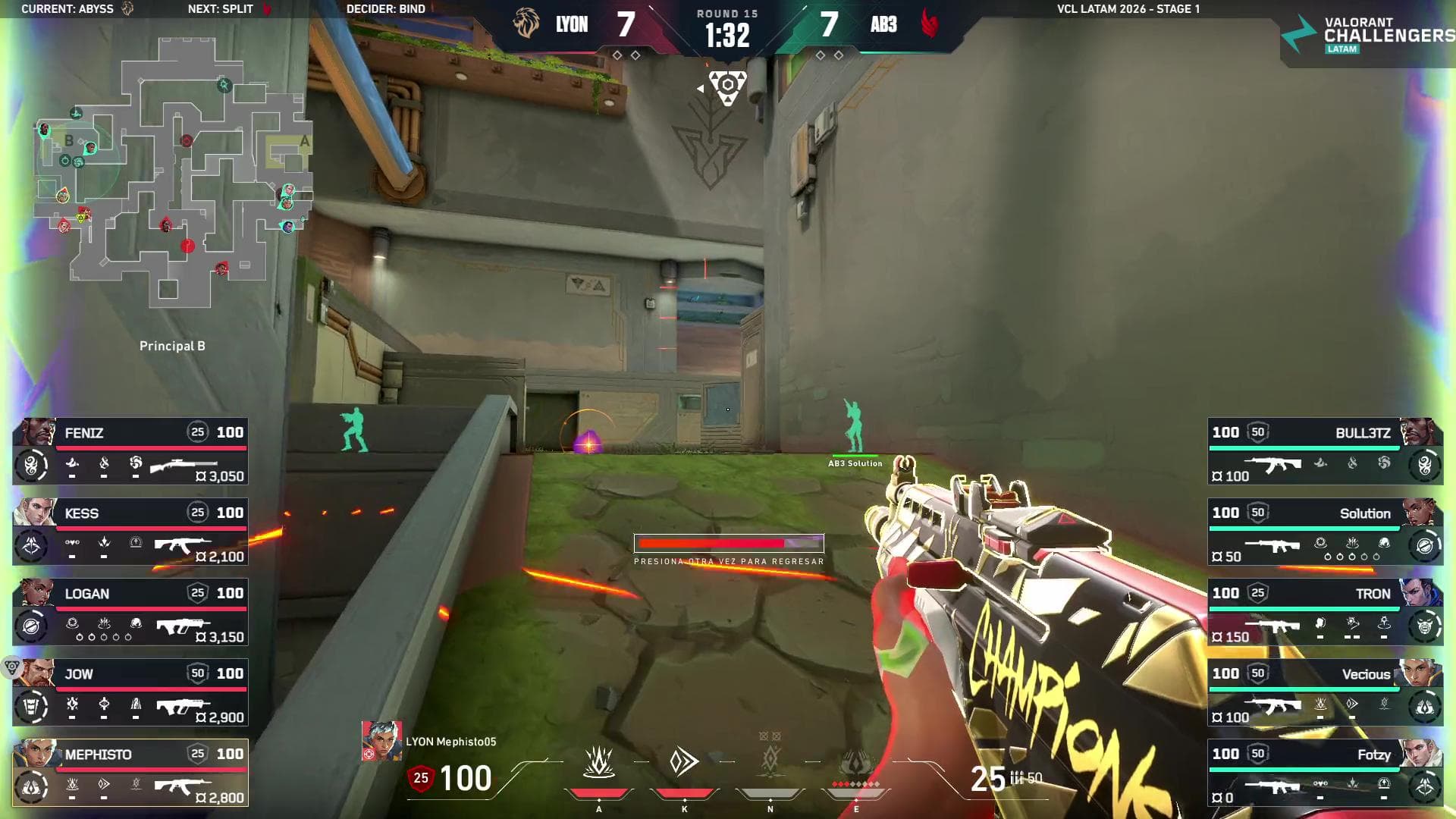Choose LOGAN's player row
Image resolution: width=1456 pixels, height=819 pixels.
(130, 612)
